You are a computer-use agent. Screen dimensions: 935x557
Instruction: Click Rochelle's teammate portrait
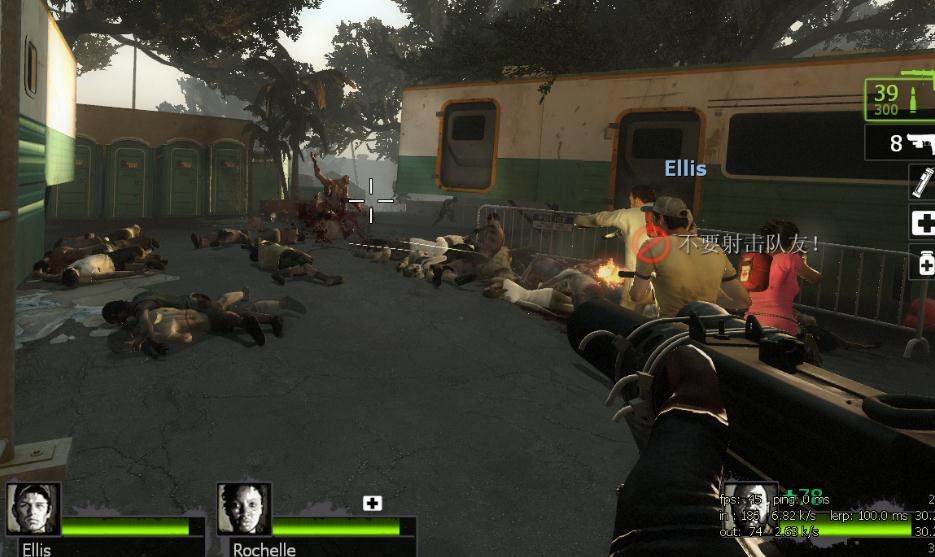click(244, 509)
